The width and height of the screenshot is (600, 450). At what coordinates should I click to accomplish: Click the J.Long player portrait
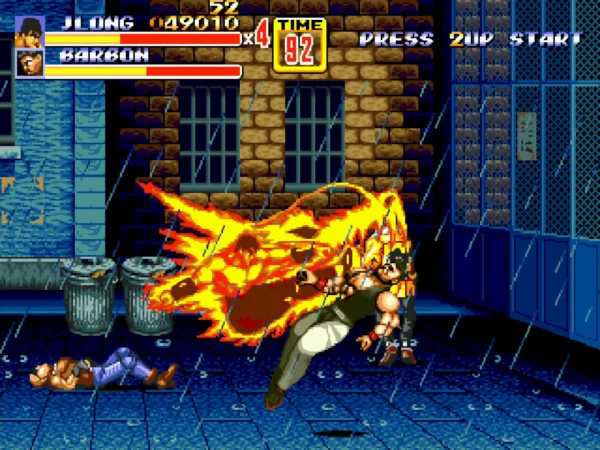[30, 32]
